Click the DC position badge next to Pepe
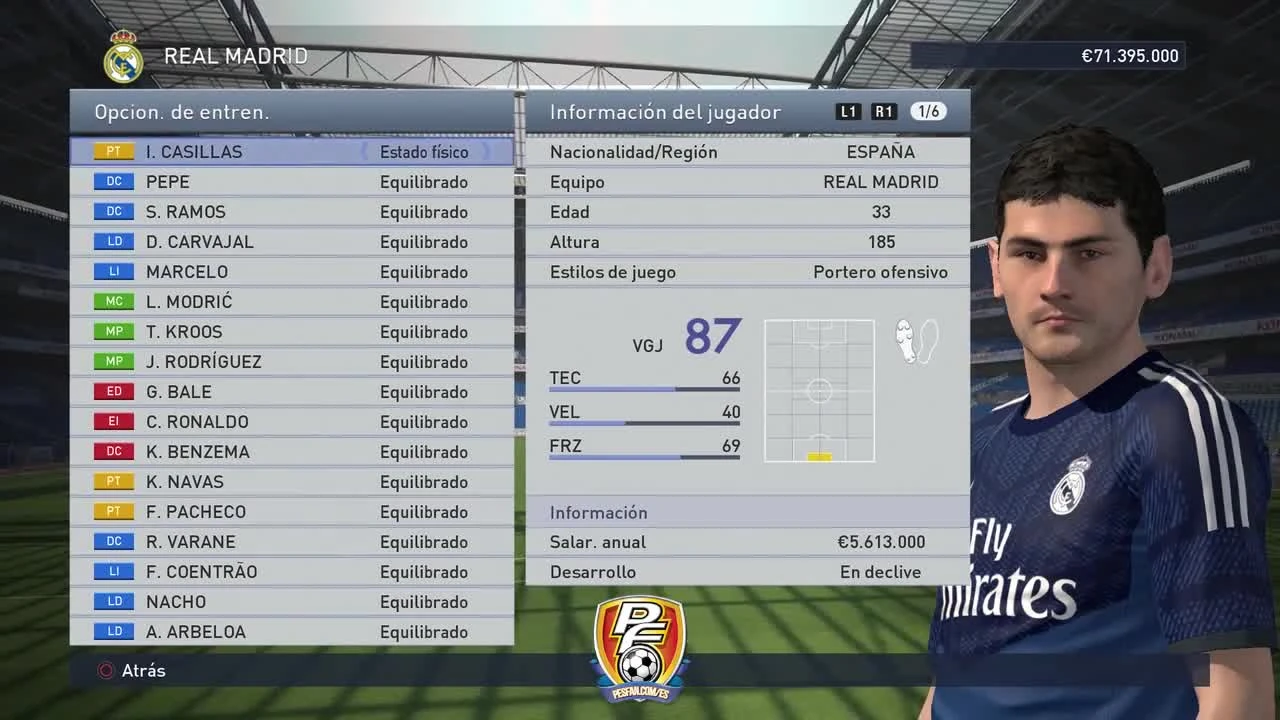Screen dimensions: 1280x720 pos(113,181)
